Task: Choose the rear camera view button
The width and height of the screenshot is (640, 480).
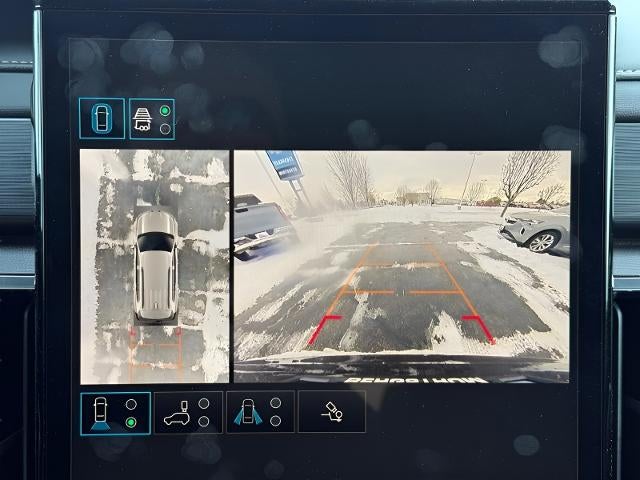Action: [x=116, y=412]
